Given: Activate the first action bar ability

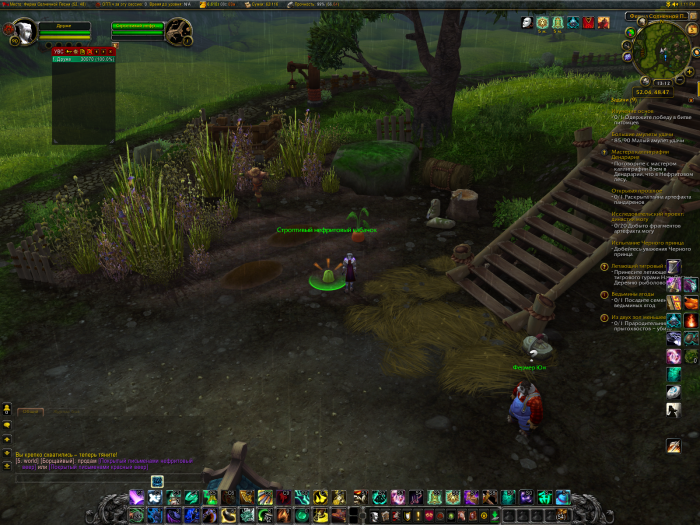Looking at the screenshot, I should pos(134,497).
